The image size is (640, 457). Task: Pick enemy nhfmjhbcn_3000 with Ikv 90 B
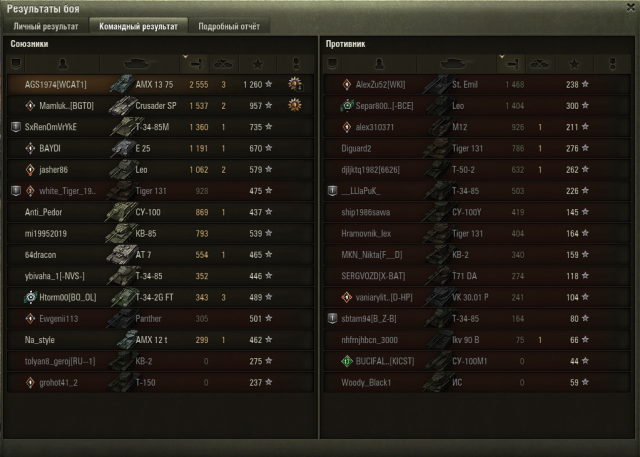tap(476, 340)
